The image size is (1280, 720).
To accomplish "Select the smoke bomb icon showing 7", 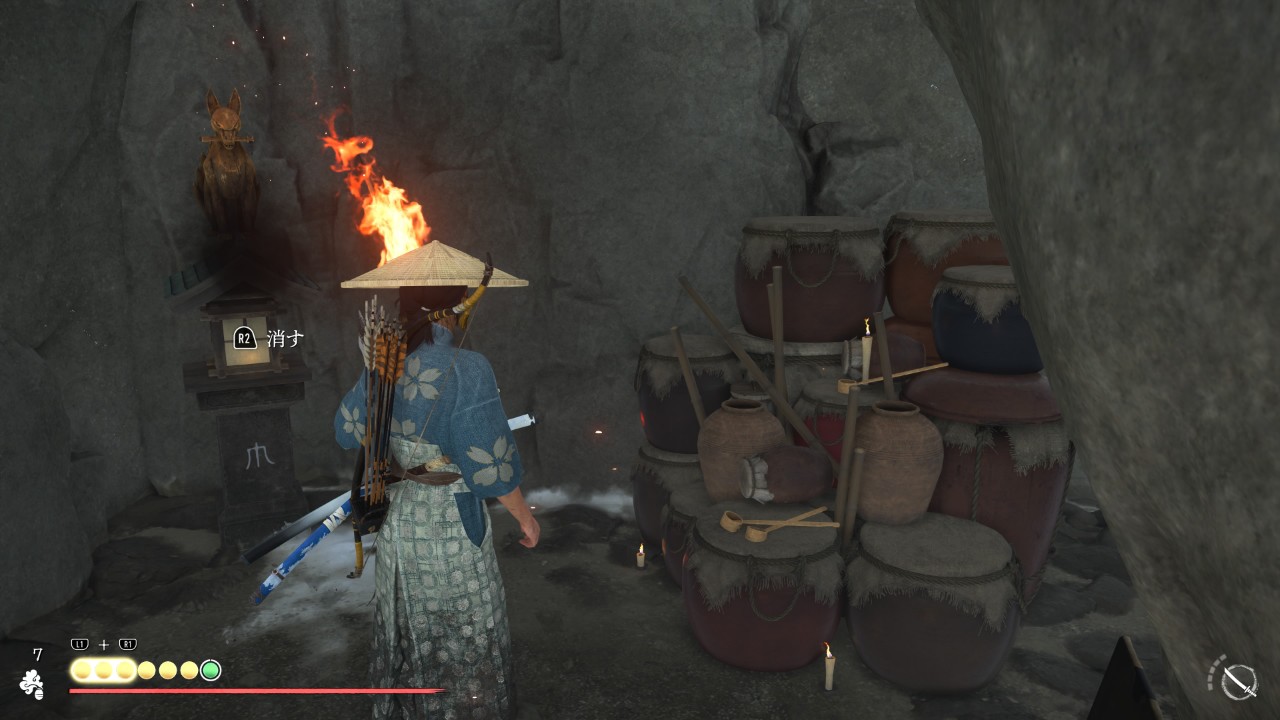I will pos(33,683).
